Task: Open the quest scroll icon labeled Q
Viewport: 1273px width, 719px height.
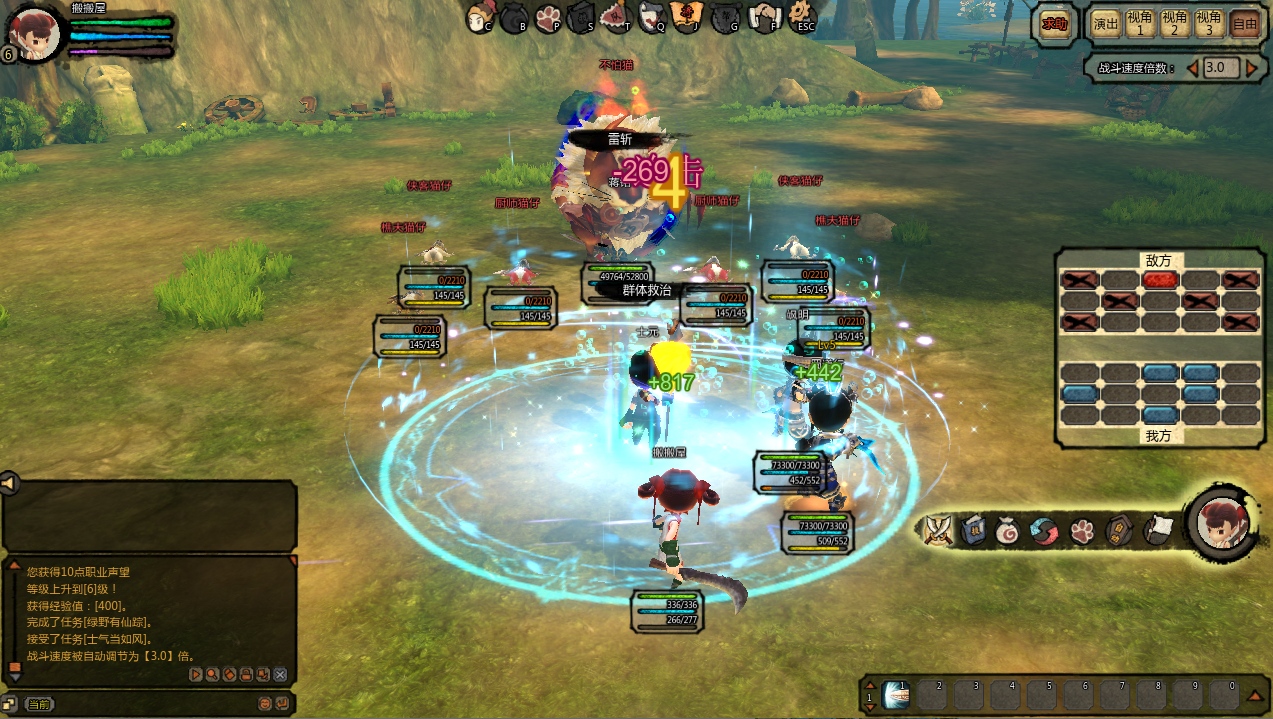Action: [652, 16]
